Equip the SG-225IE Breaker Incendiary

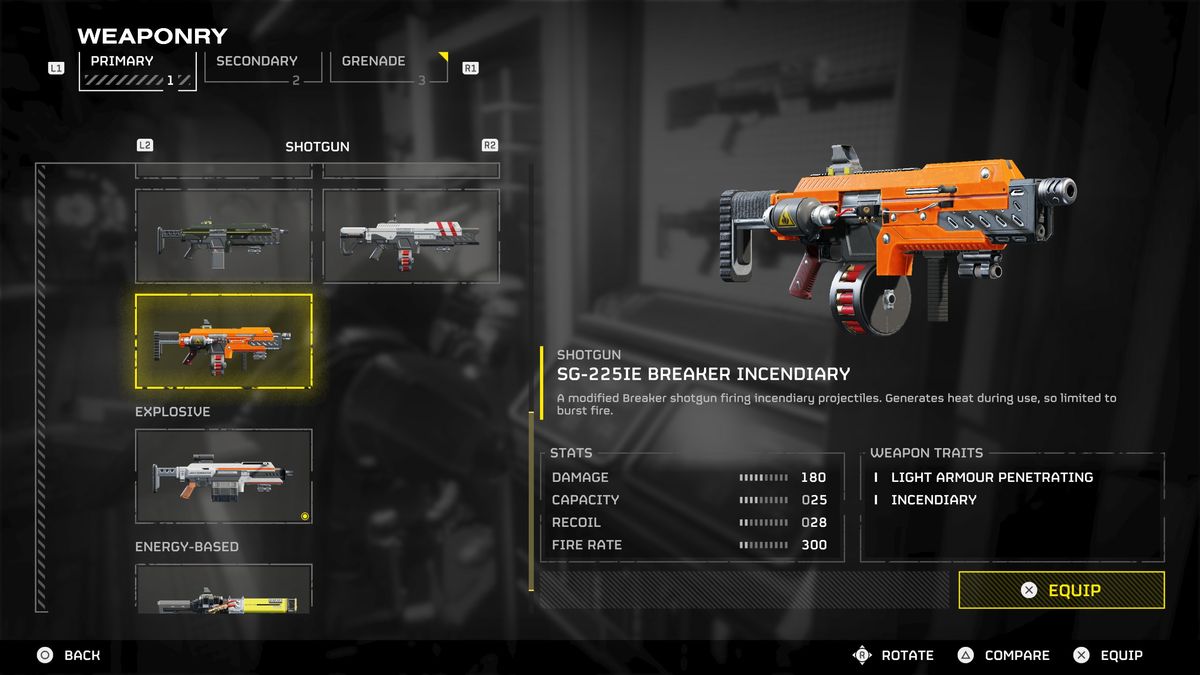coord(1061,590)
